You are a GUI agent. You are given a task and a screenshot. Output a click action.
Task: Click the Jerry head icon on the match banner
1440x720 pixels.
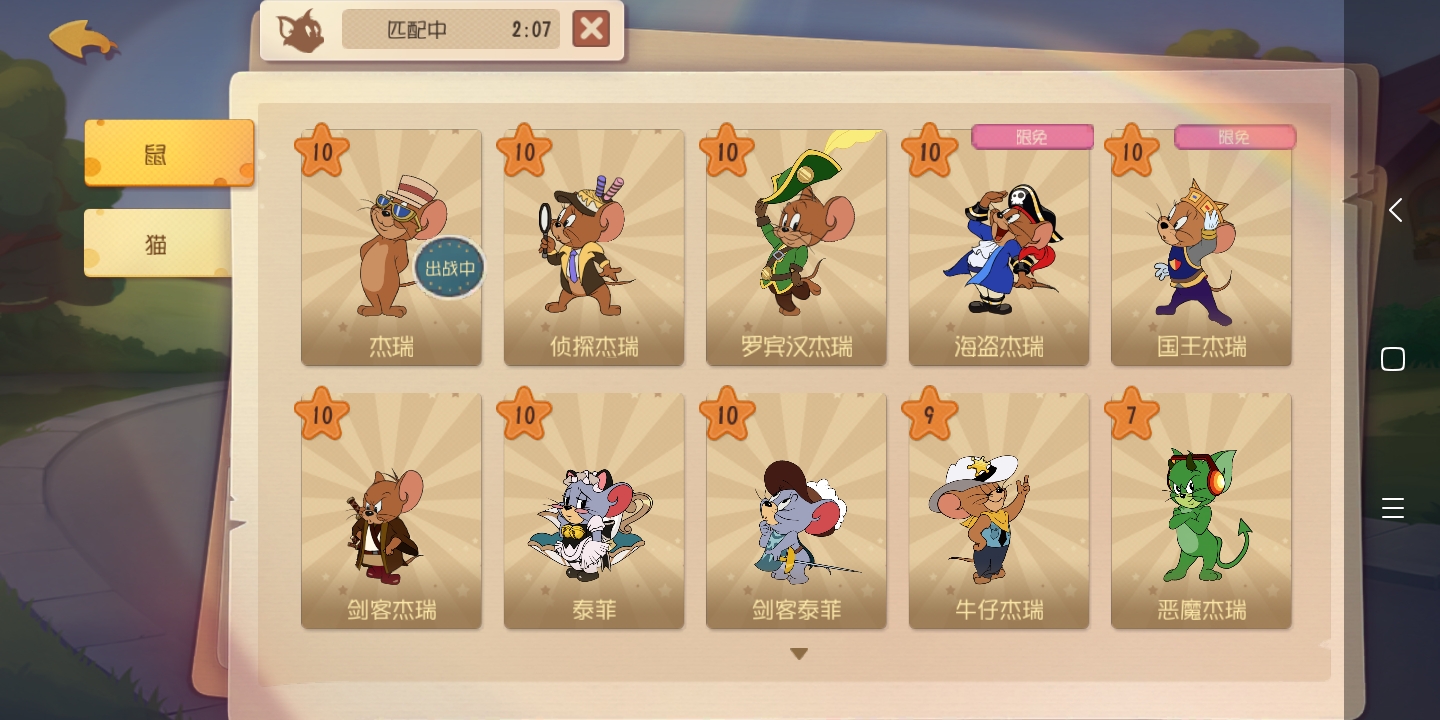(x=300, y=30)
